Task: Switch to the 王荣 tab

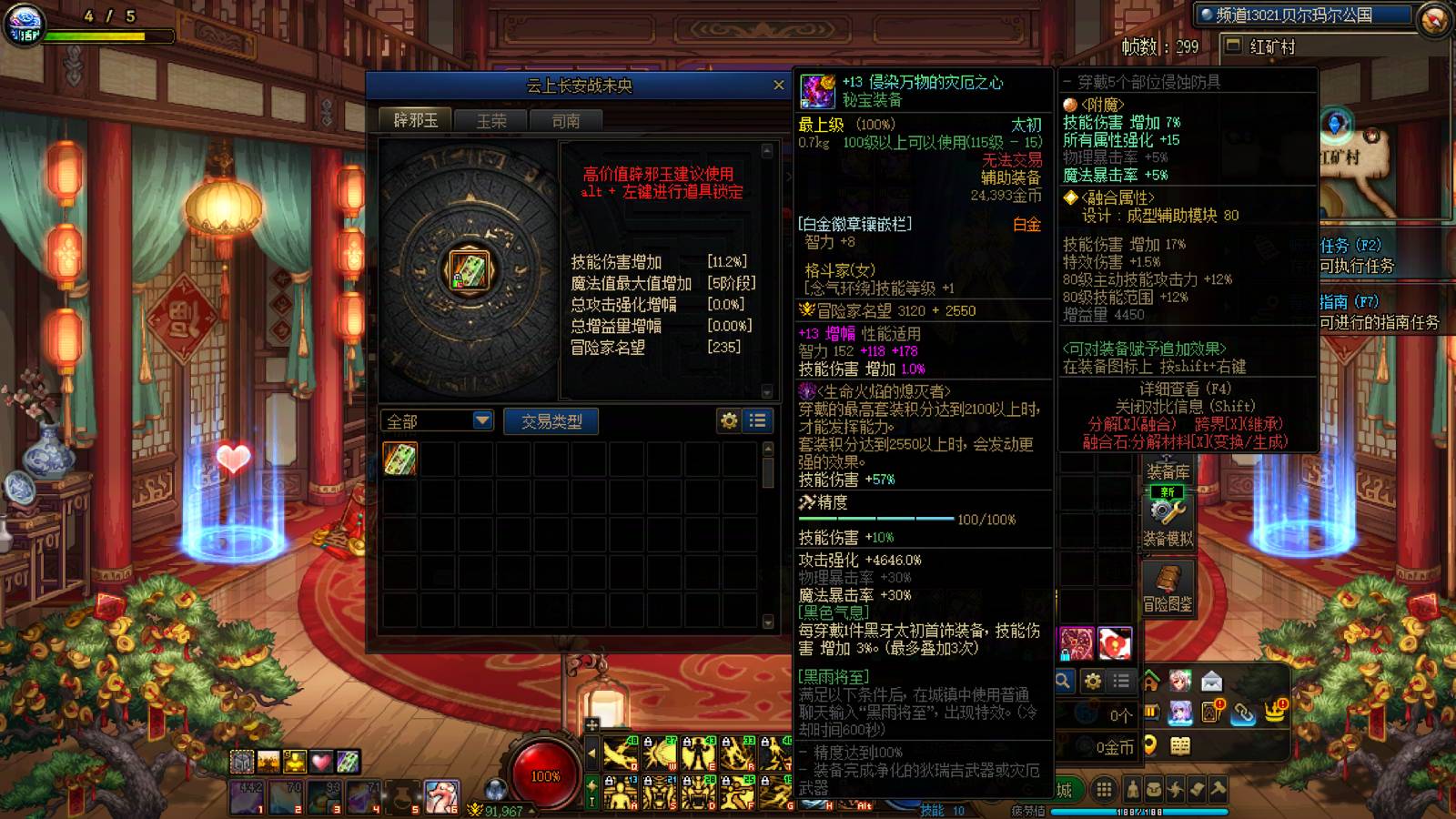Action: [x=492, y=119]
